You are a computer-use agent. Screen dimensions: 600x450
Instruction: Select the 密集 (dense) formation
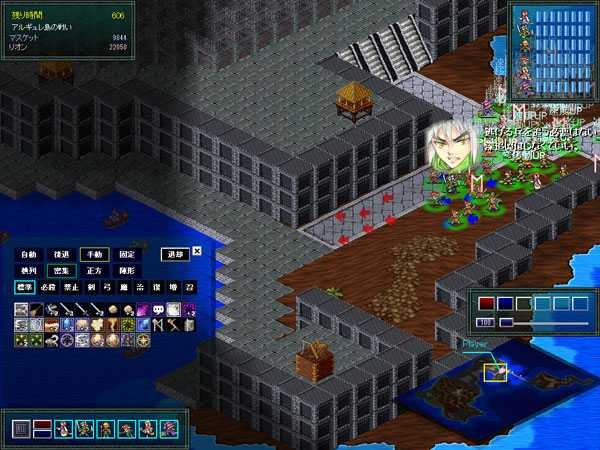coord(62,271)
